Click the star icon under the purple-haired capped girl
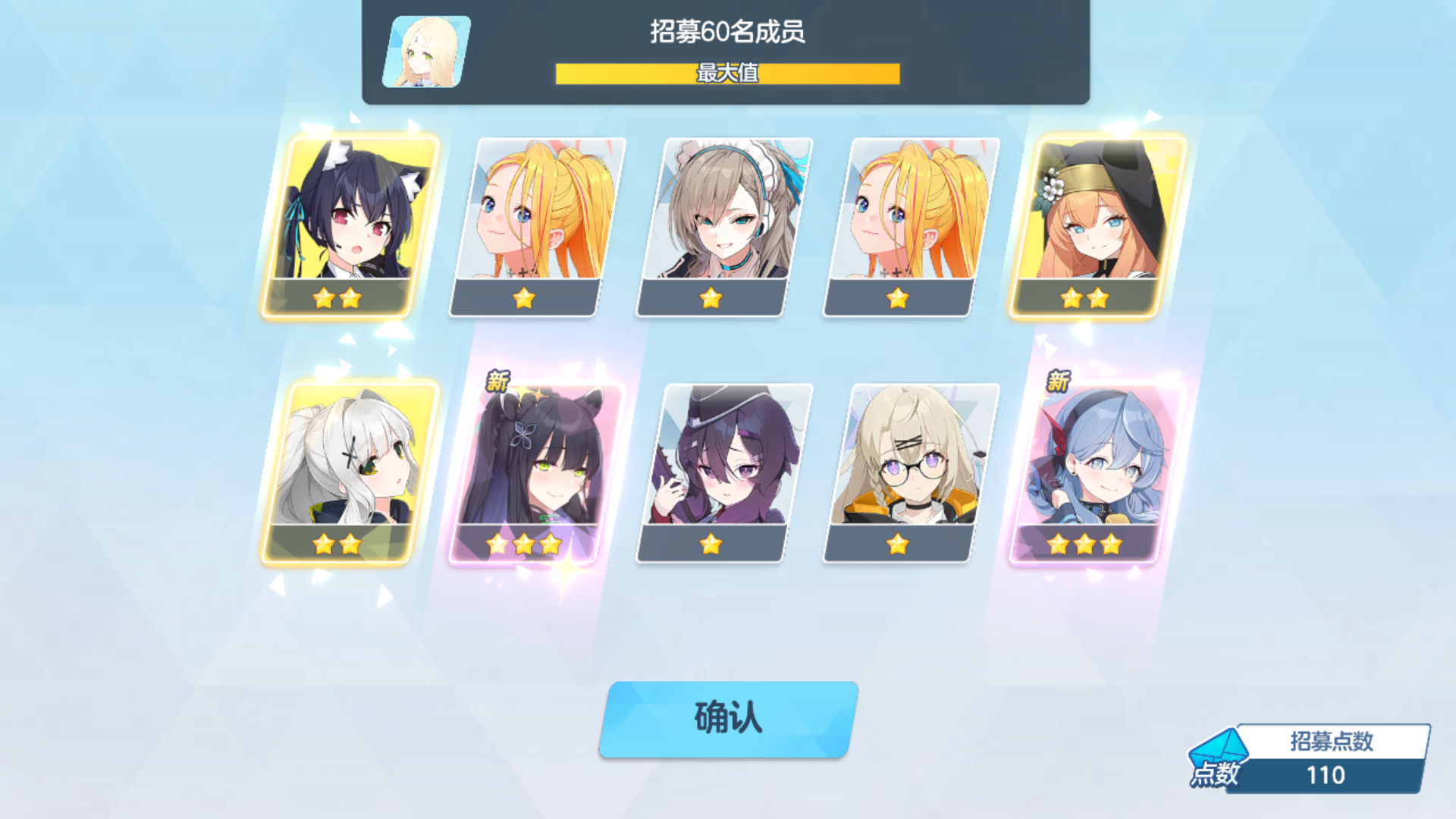The height and width of the screenshot is (819, 1456). [x=711, y=544]
